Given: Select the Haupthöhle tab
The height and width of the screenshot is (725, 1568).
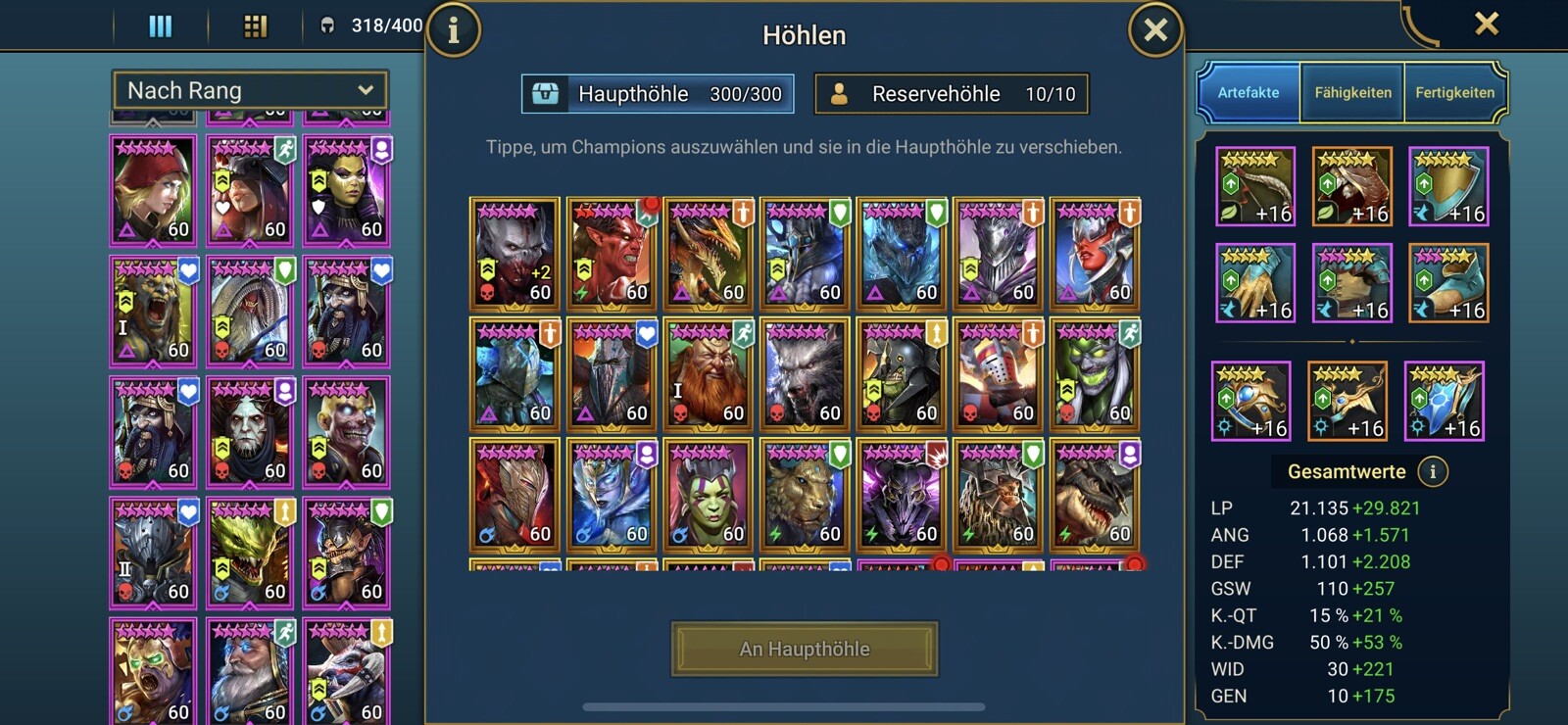Looking at the screenshot, I should 658,93.
